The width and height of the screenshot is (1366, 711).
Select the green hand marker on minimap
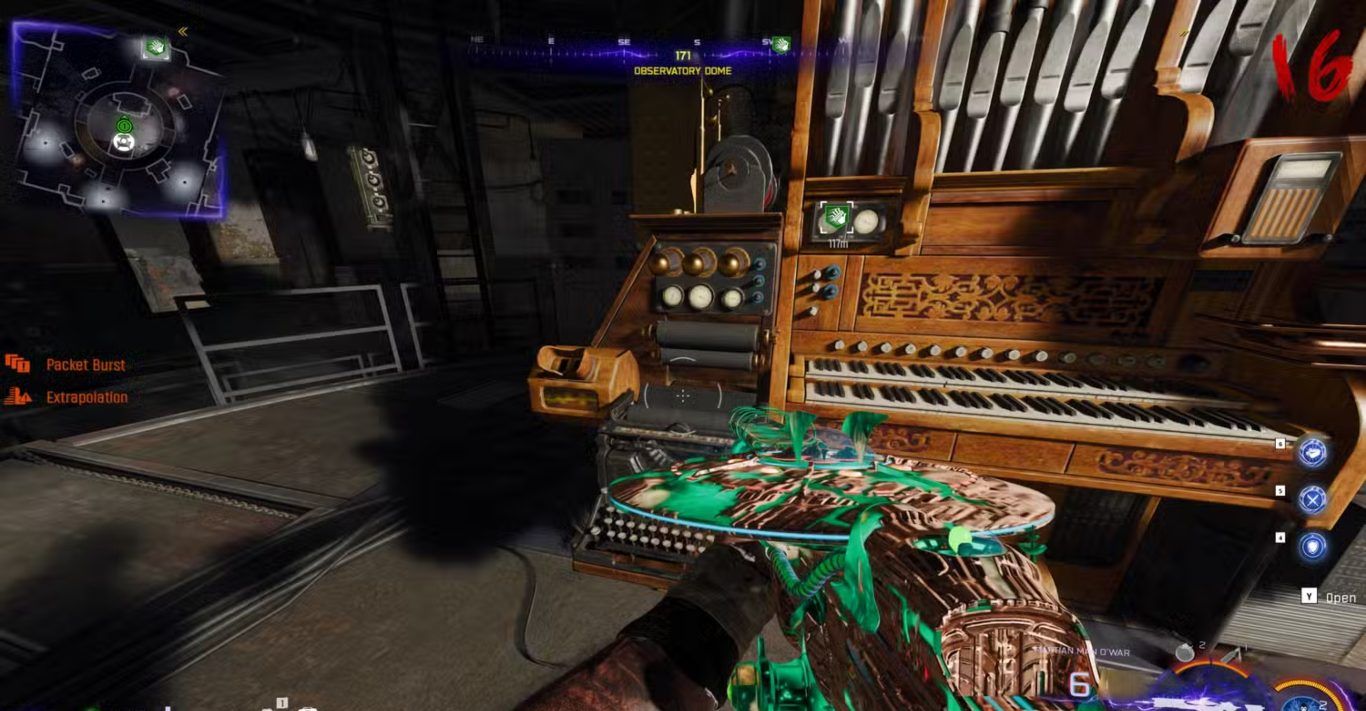tap(155, 47)
